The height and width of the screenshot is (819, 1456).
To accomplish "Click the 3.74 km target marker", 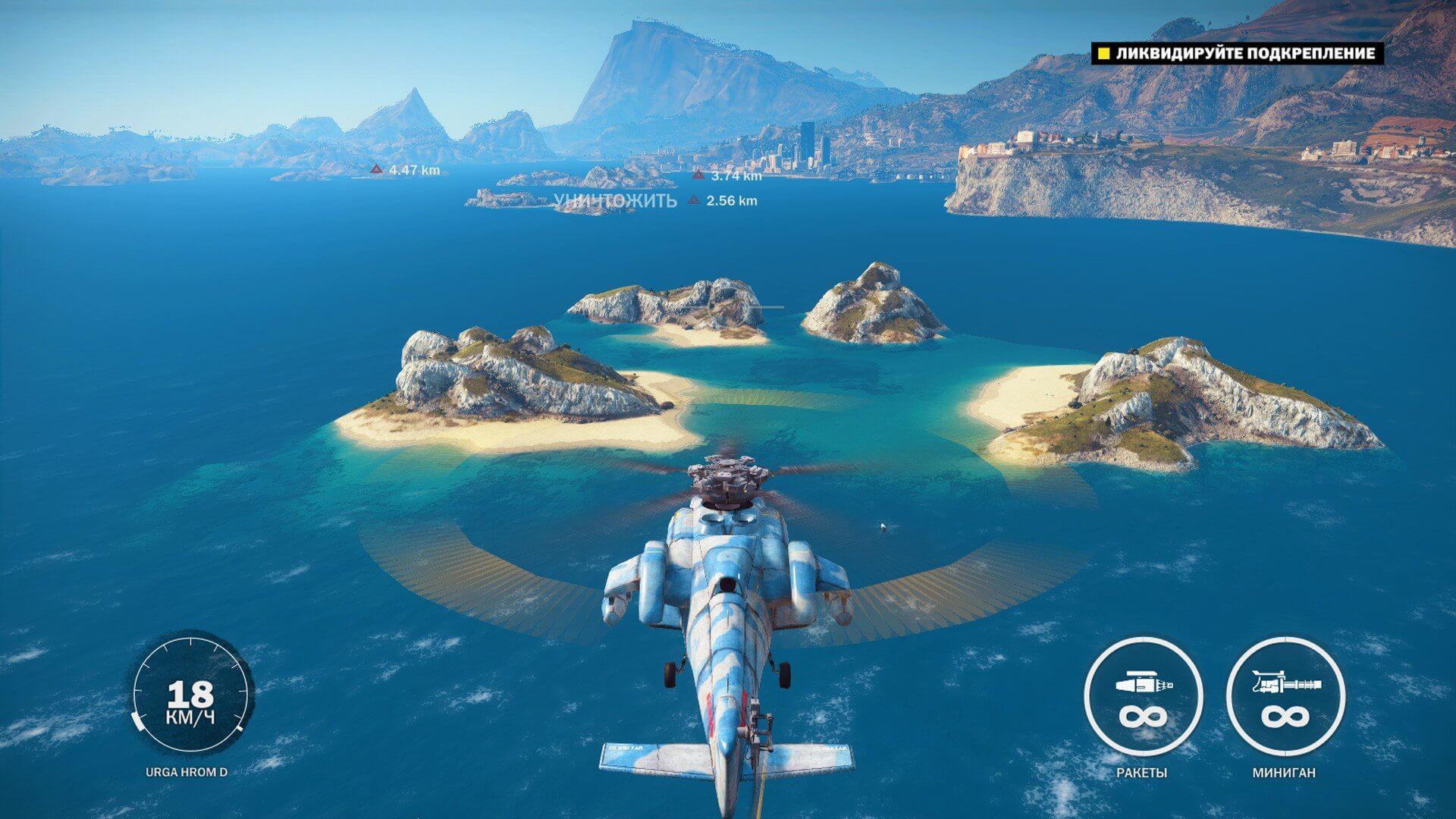I will 698,175.
